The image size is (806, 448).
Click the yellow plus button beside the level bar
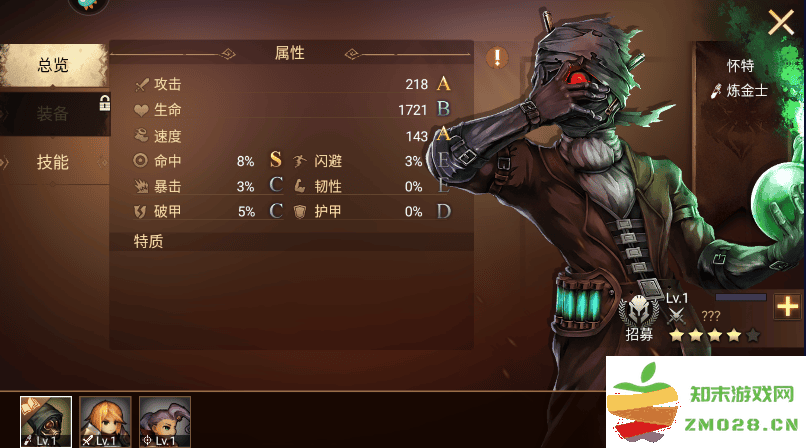point(788,307)
